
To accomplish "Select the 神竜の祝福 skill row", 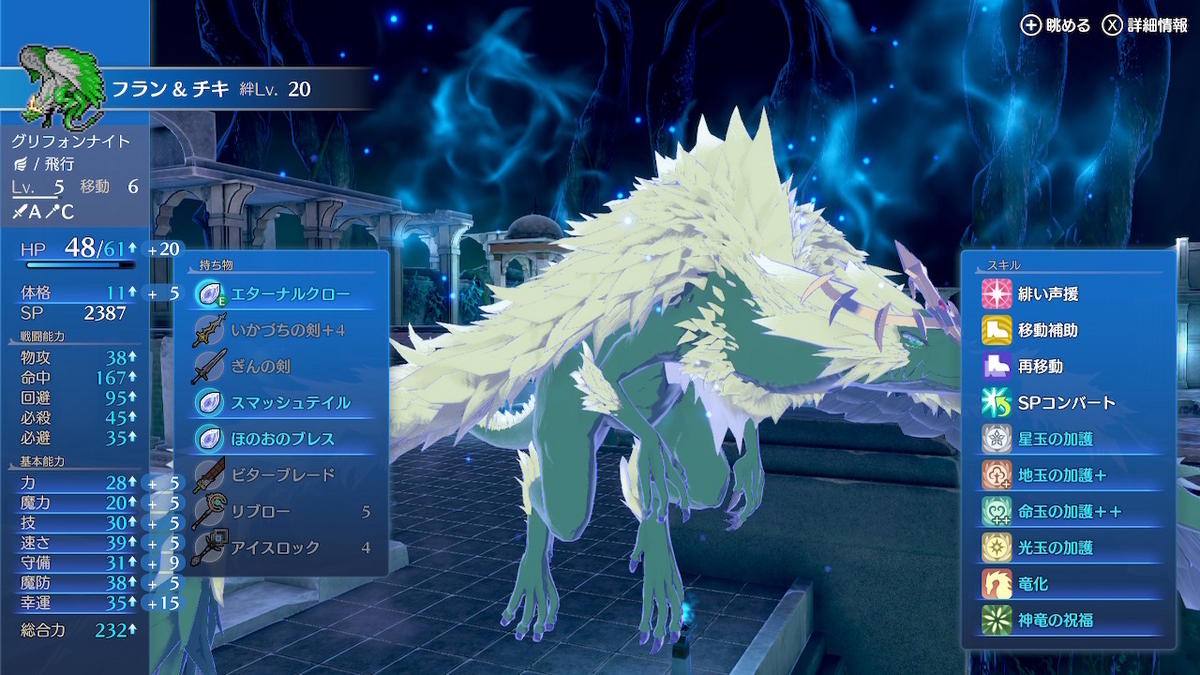I will point(1069,620).
